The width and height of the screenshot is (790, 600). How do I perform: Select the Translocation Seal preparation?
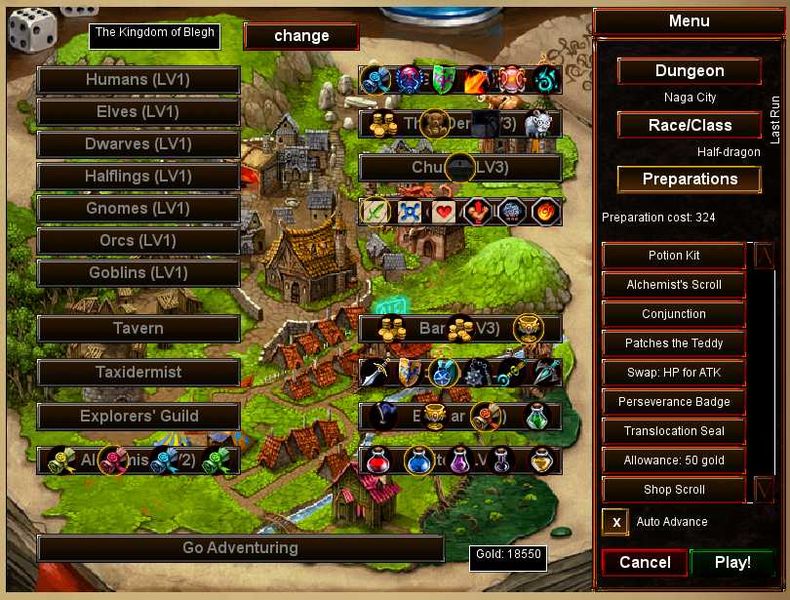coord(673,431)
